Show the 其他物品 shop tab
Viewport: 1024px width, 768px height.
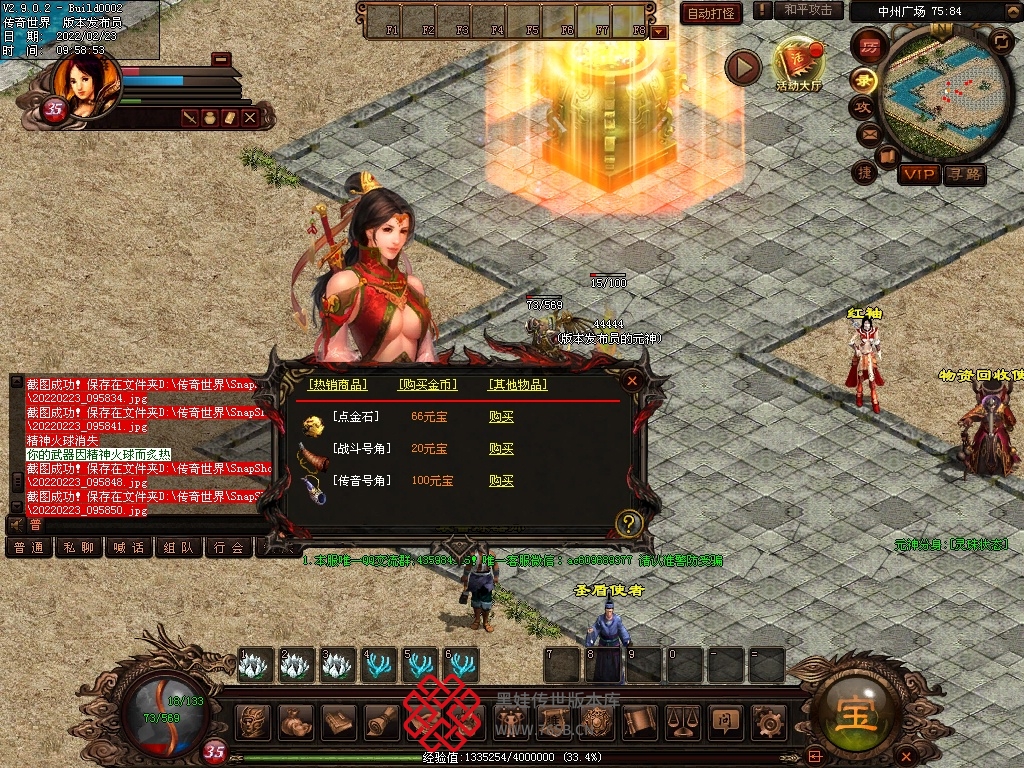pos(518,385)
